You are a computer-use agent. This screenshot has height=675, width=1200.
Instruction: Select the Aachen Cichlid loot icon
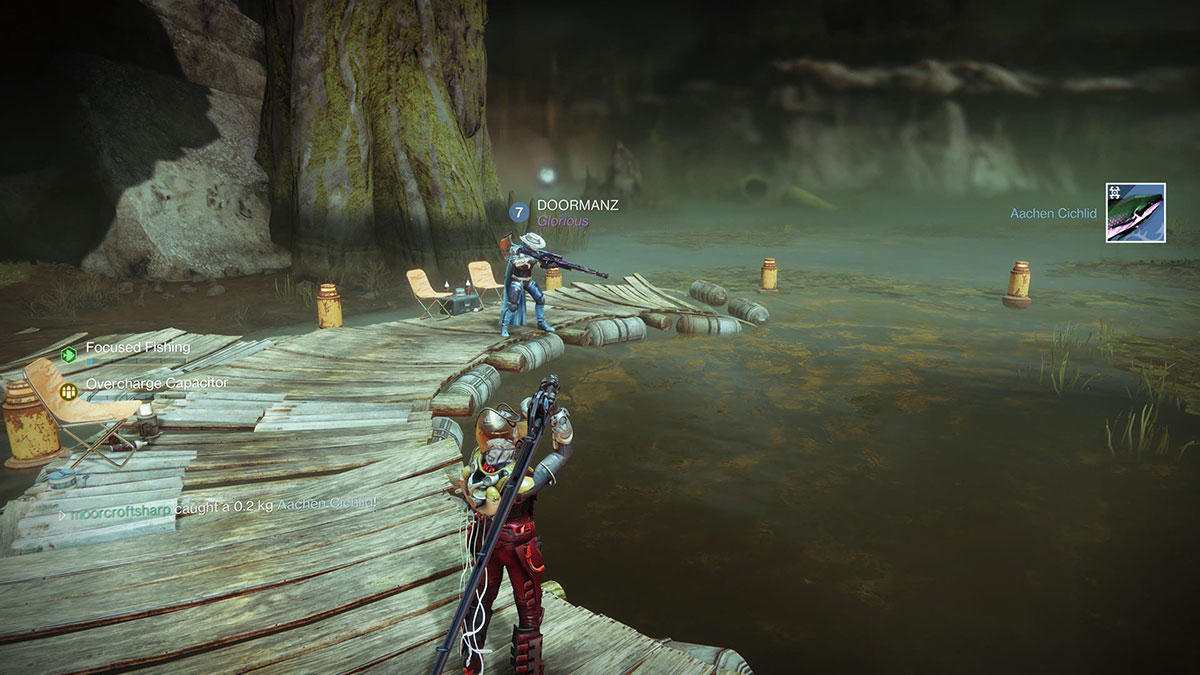coord(1135,213)
